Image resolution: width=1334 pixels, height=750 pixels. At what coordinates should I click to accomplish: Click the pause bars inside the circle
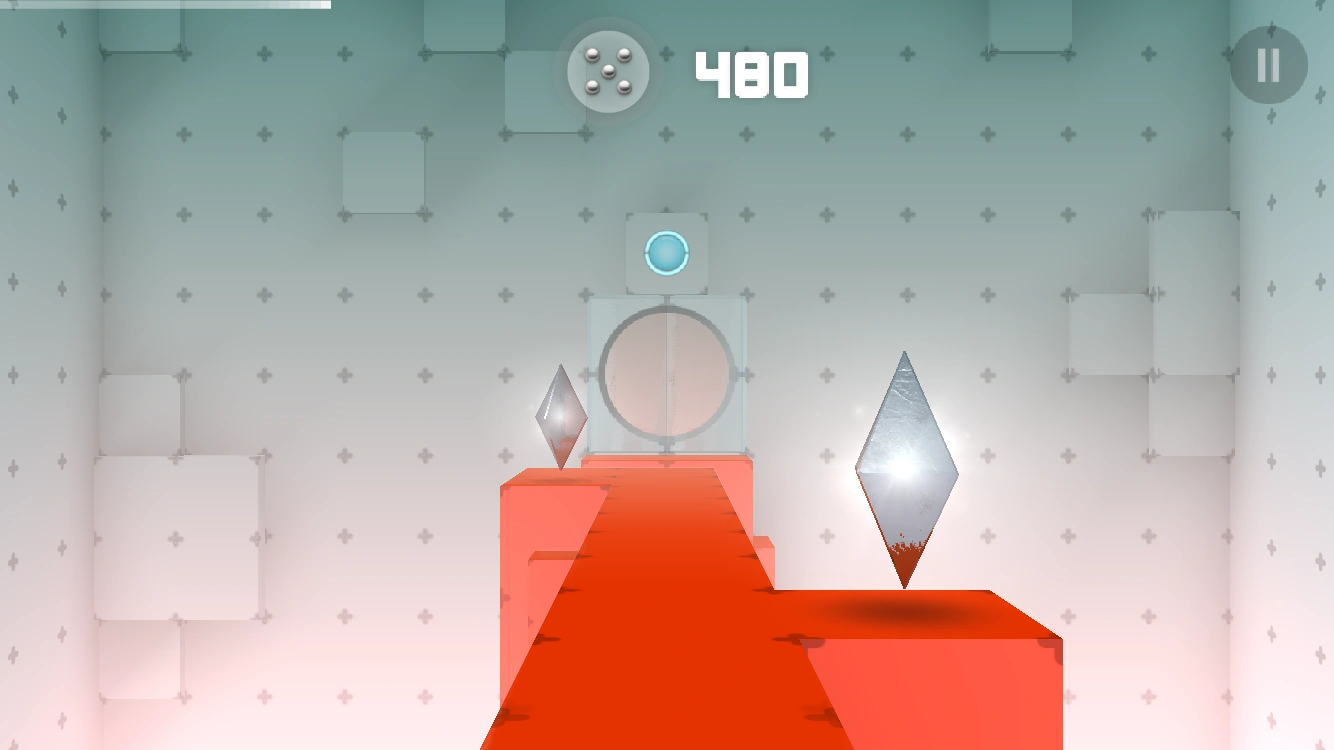[1267, 66]
